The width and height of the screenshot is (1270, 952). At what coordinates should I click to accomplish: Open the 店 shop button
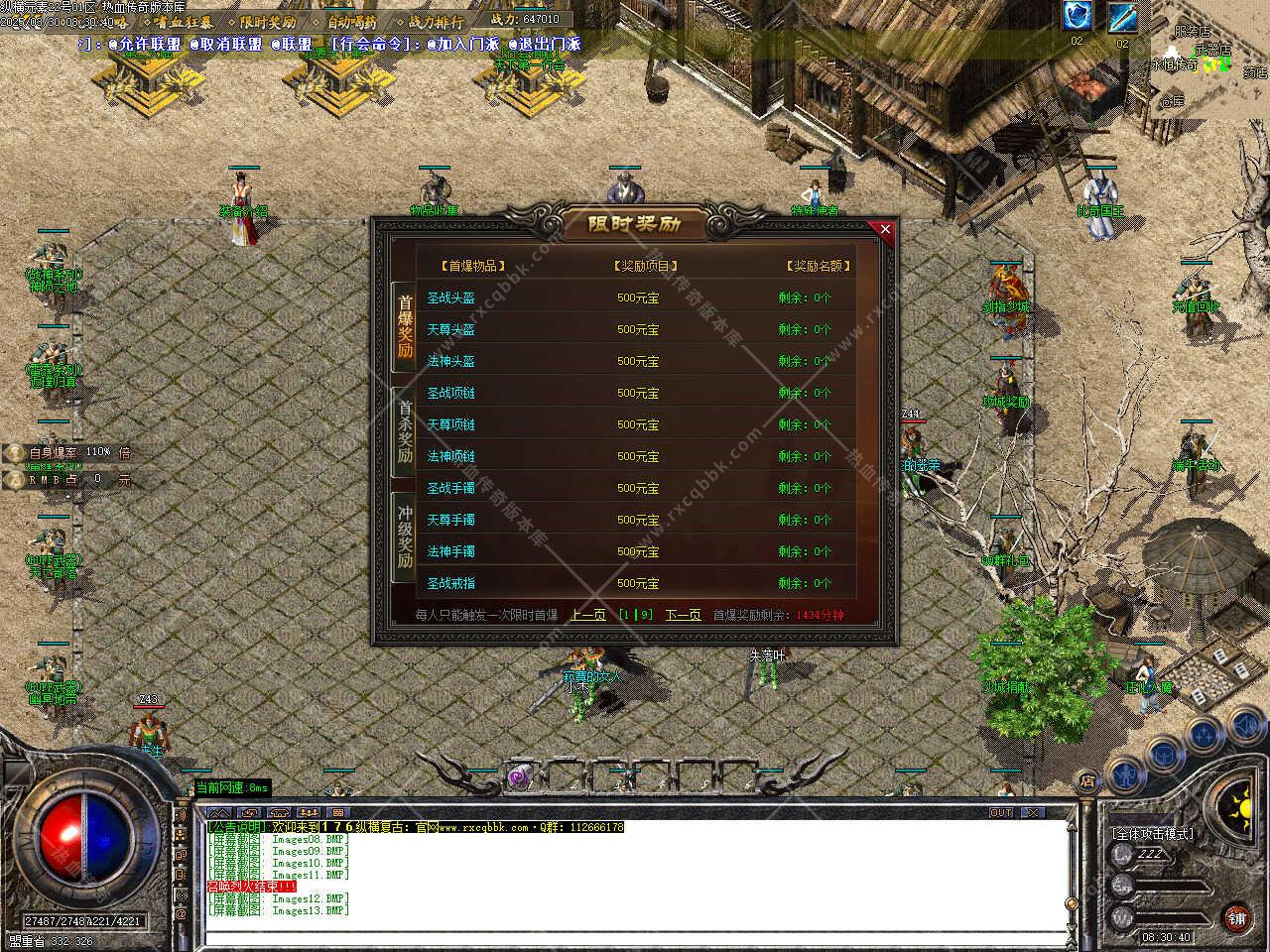click(1087, 778)
